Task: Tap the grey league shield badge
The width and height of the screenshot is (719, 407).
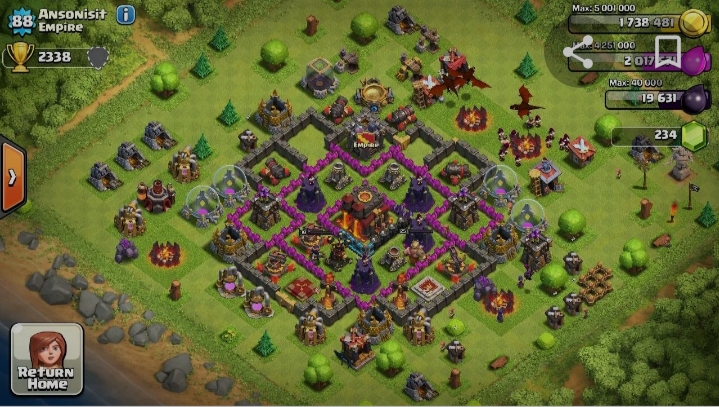Action: click(x=97, y=57)
